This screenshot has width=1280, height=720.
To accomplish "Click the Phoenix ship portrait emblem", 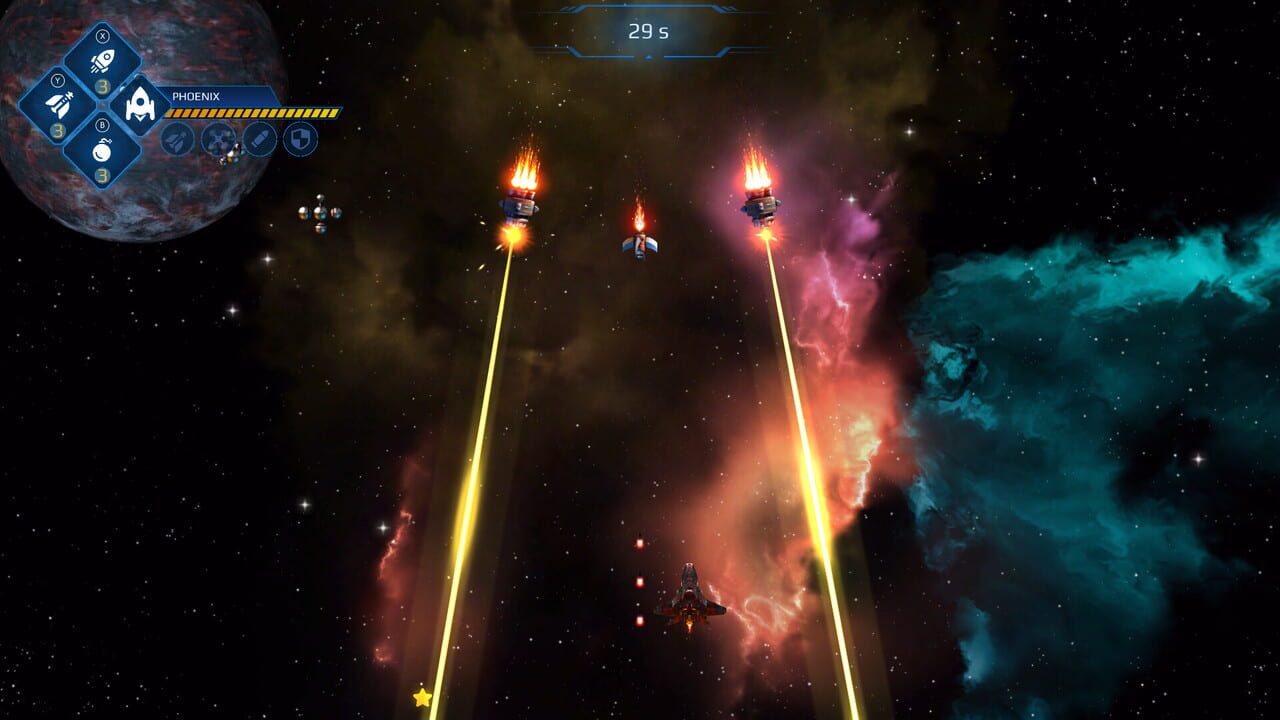I will (x=139, y=104).
